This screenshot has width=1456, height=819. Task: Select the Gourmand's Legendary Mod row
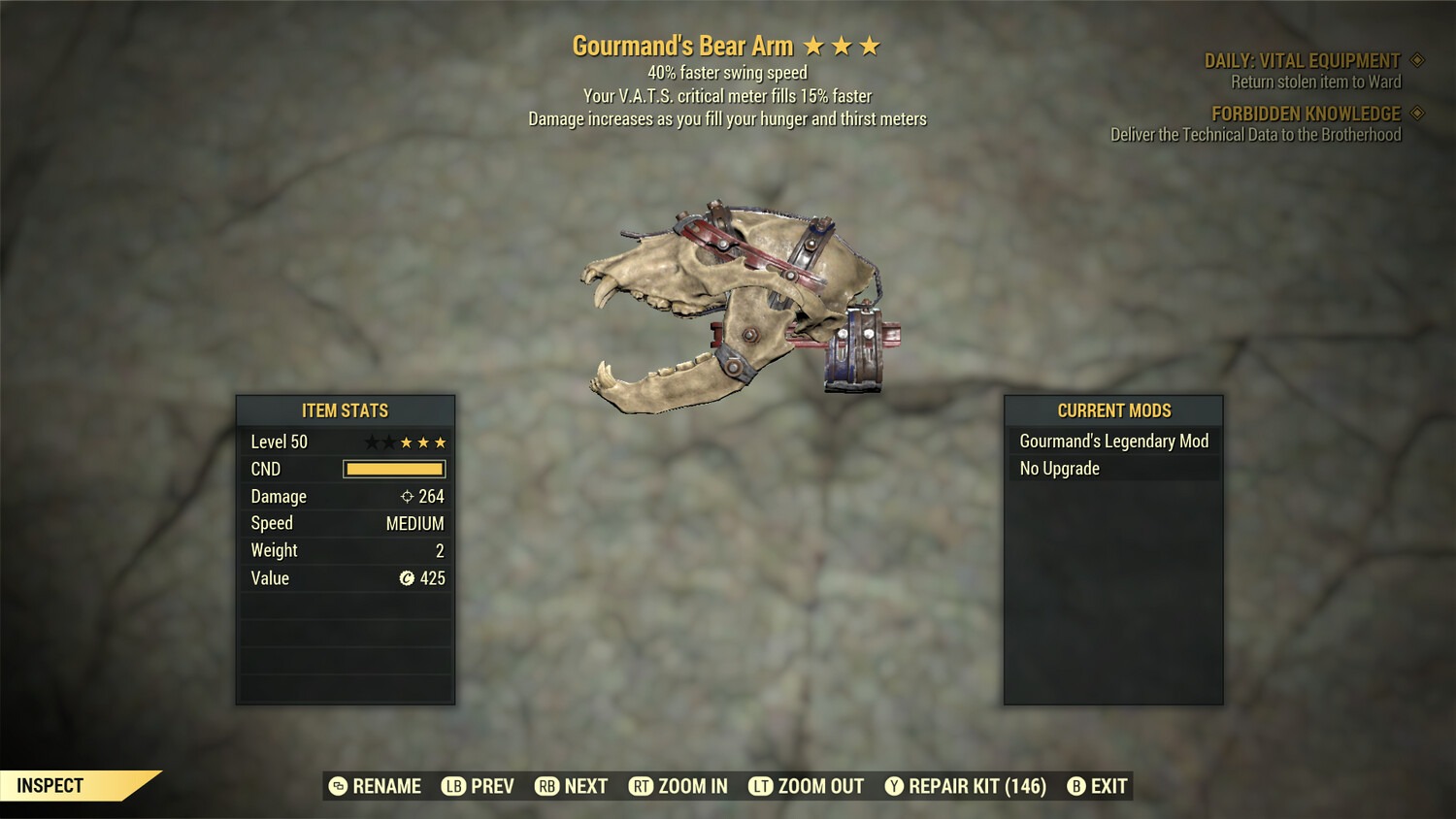[x=1113, y=442]
